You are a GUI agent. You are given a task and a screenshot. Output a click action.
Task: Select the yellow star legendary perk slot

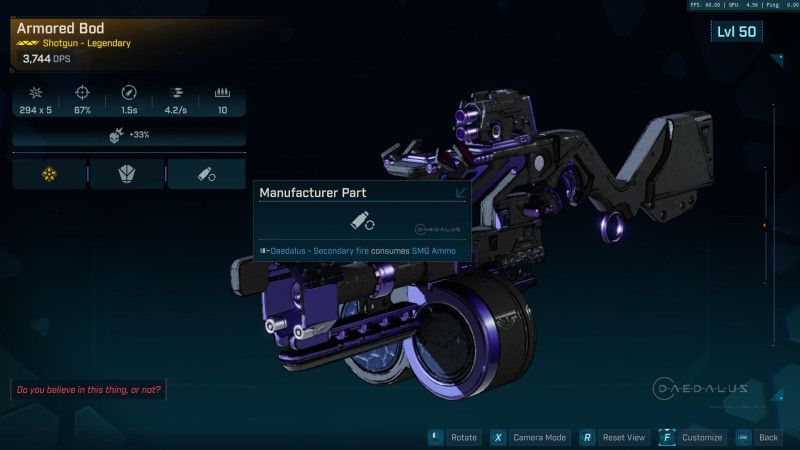(50, 174)
